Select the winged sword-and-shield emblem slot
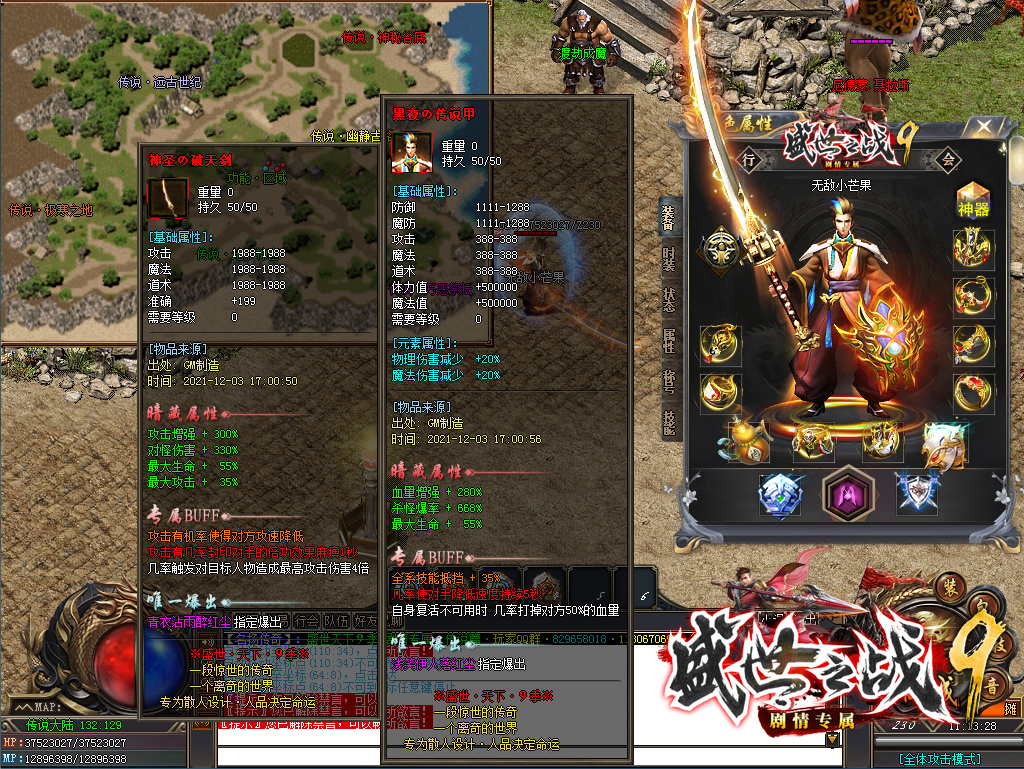 click(917, 494)
